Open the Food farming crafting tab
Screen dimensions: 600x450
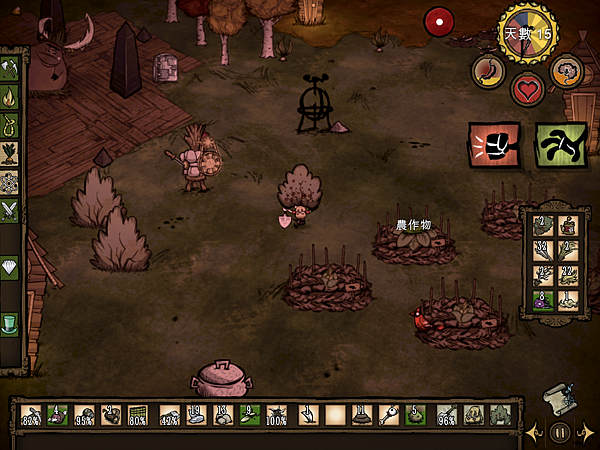click(x=9, y=154)
